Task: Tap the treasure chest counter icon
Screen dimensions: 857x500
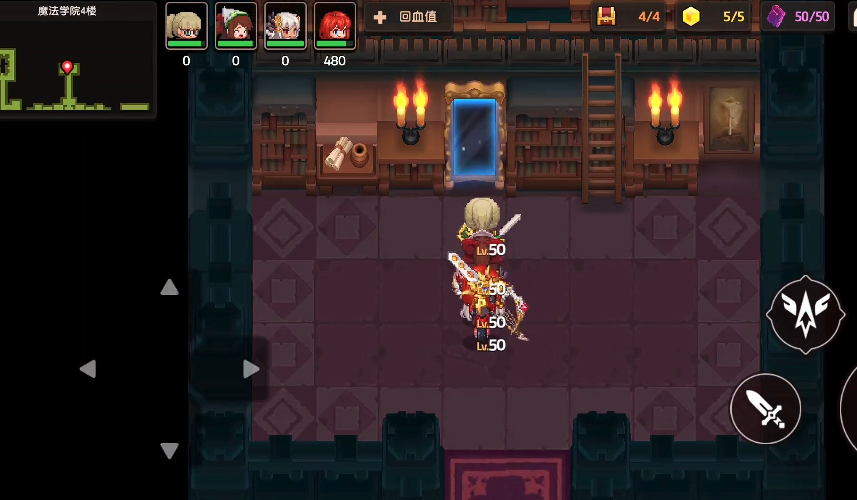Action: [x=606, y=16]
